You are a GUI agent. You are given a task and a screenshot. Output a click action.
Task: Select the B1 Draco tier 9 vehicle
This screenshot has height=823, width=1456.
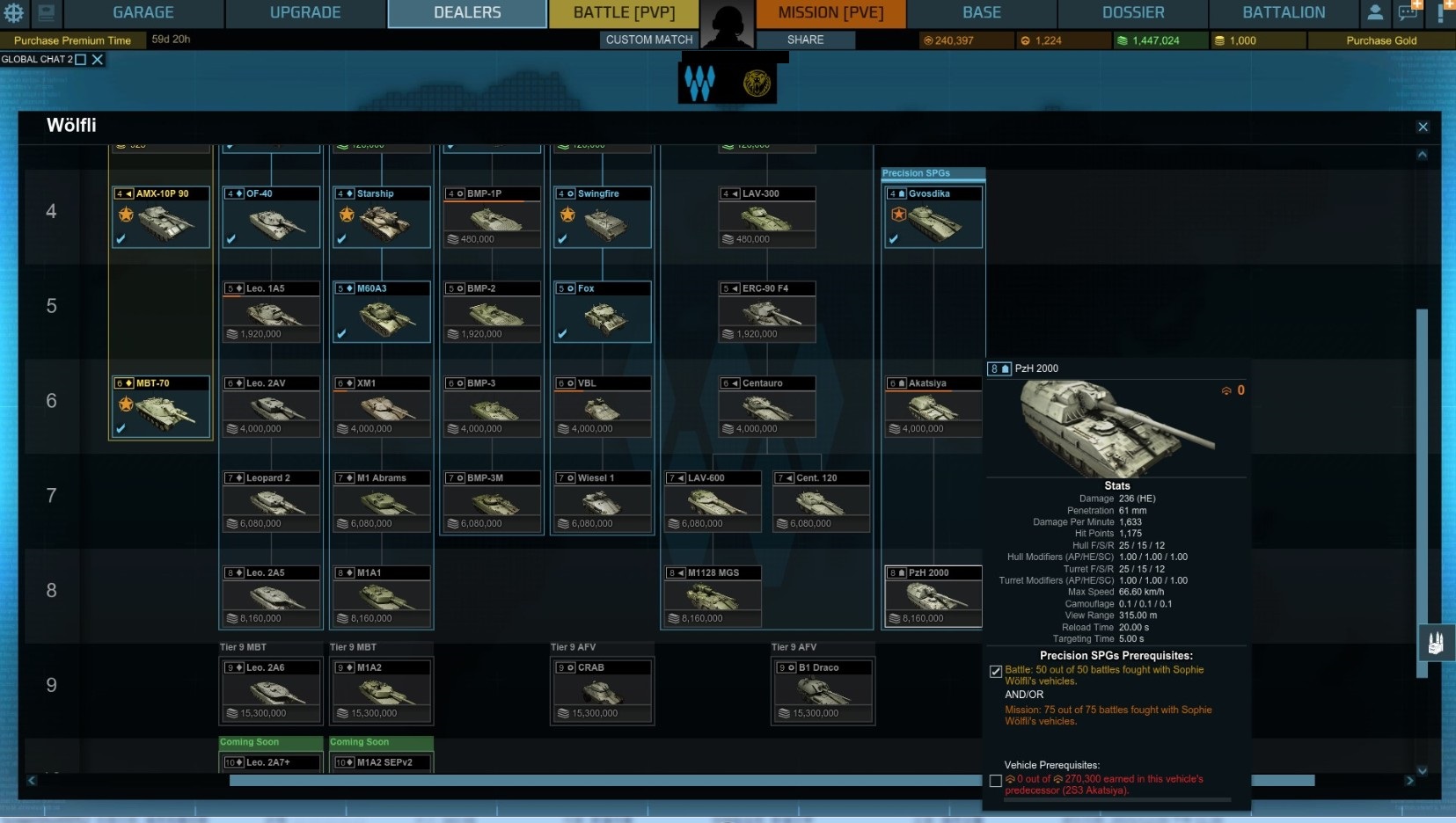[x=823, y=691]
